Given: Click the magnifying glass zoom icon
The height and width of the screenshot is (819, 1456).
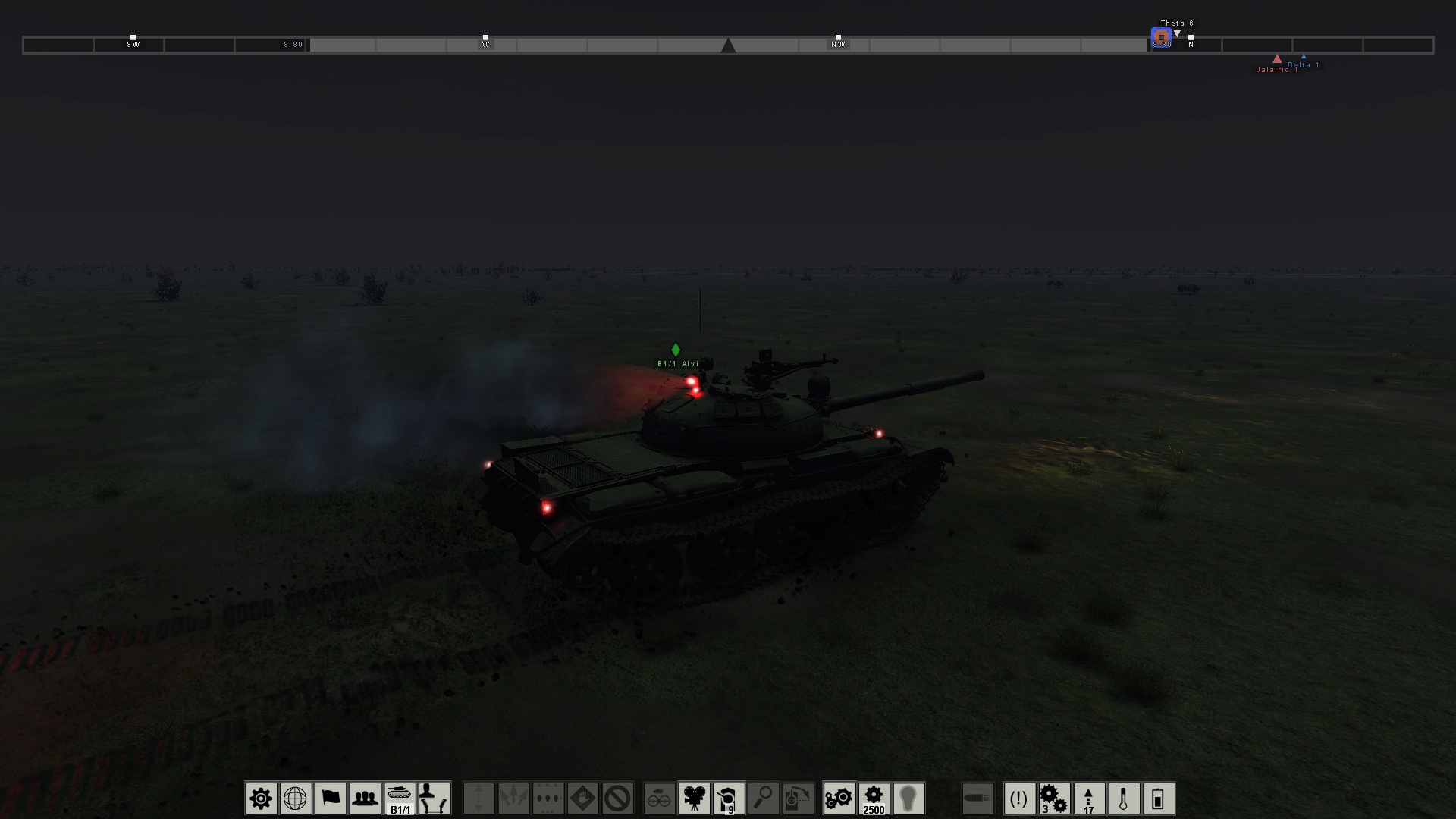Looking at the screenshot, I should [x=762, y=798].
